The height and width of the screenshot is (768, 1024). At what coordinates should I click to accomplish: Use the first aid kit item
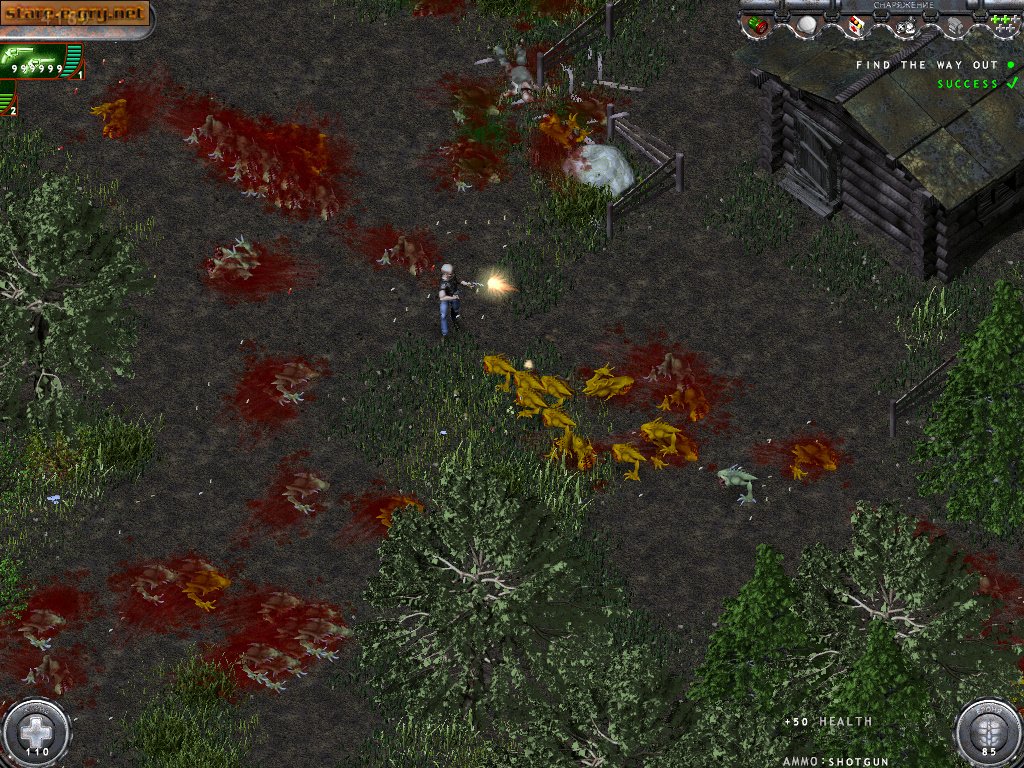click(856, 26)
